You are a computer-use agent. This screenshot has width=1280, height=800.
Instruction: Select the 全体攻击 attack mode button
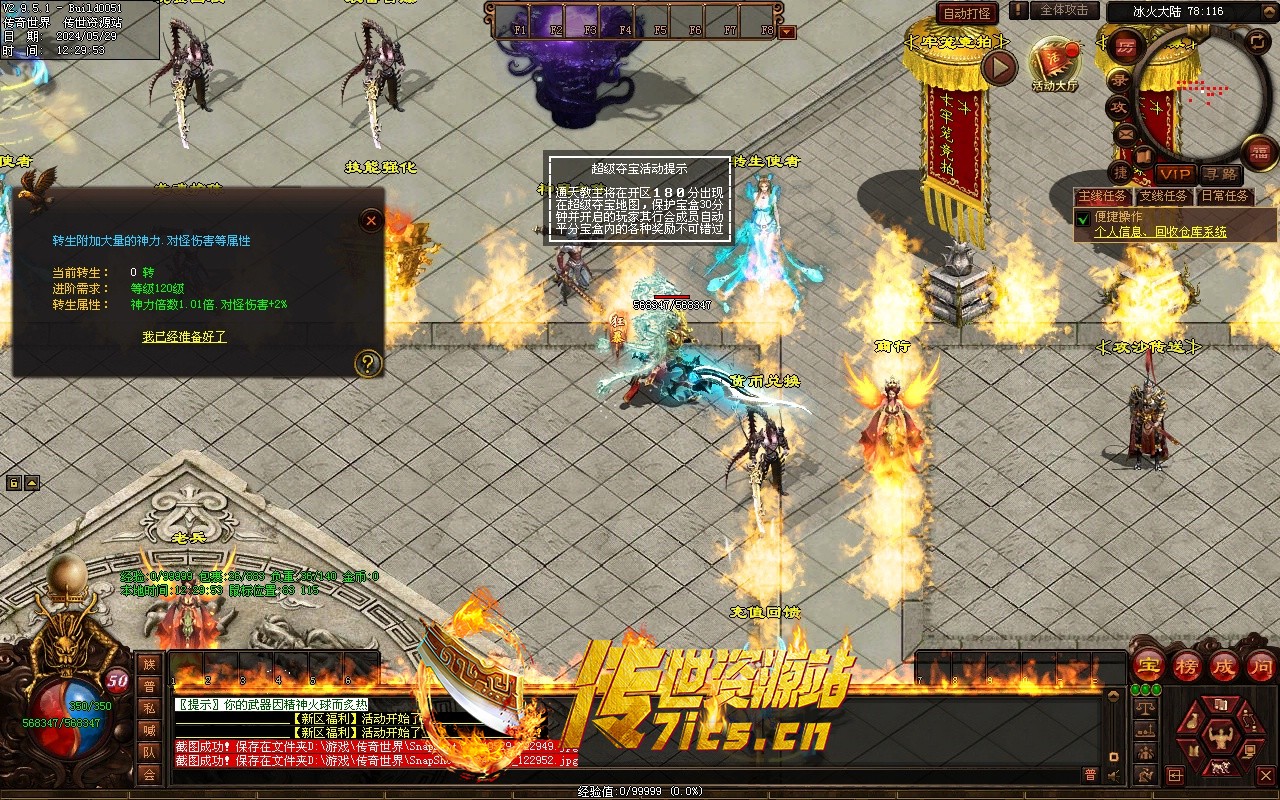(x=1064, y=10)
